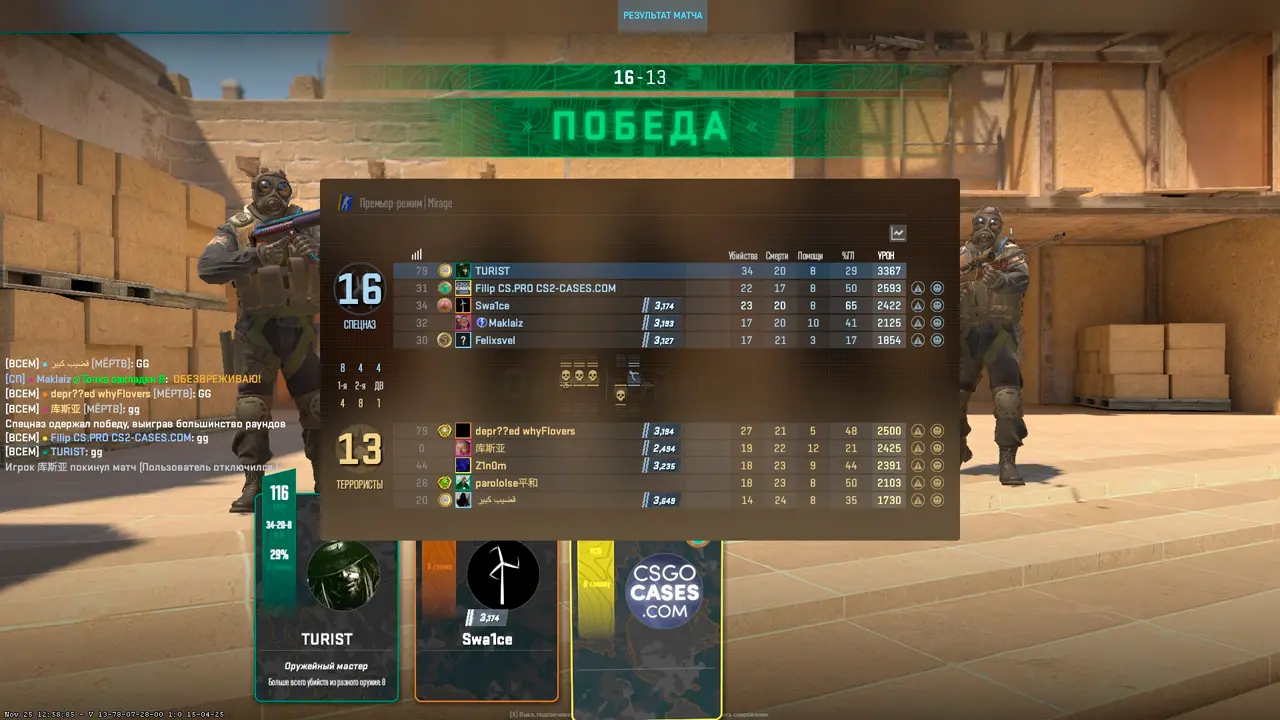
Task: Select Felixsvel's row in the scoreboard
Action: tap(560, 340)
